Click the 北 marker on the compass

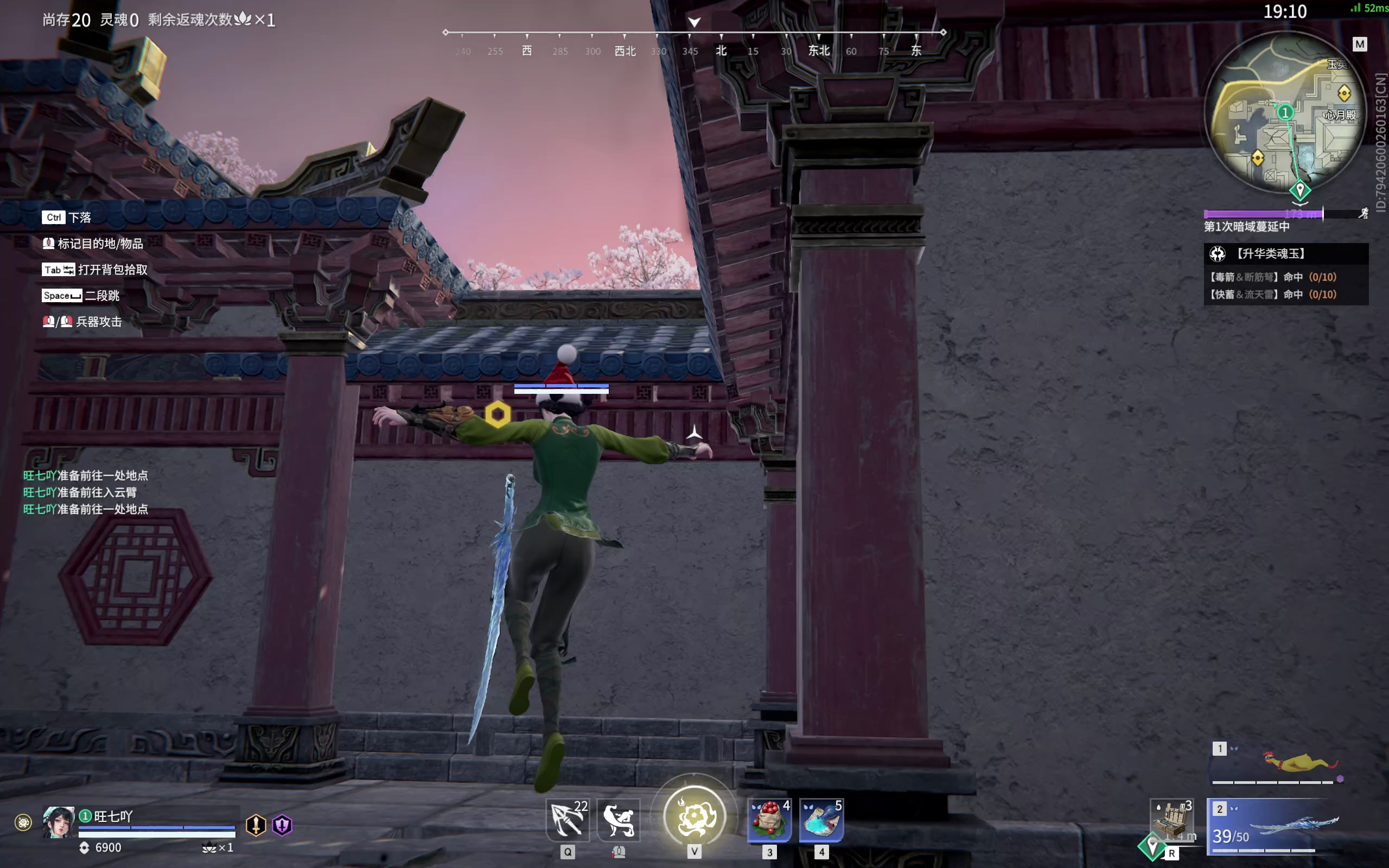(721, 51)
